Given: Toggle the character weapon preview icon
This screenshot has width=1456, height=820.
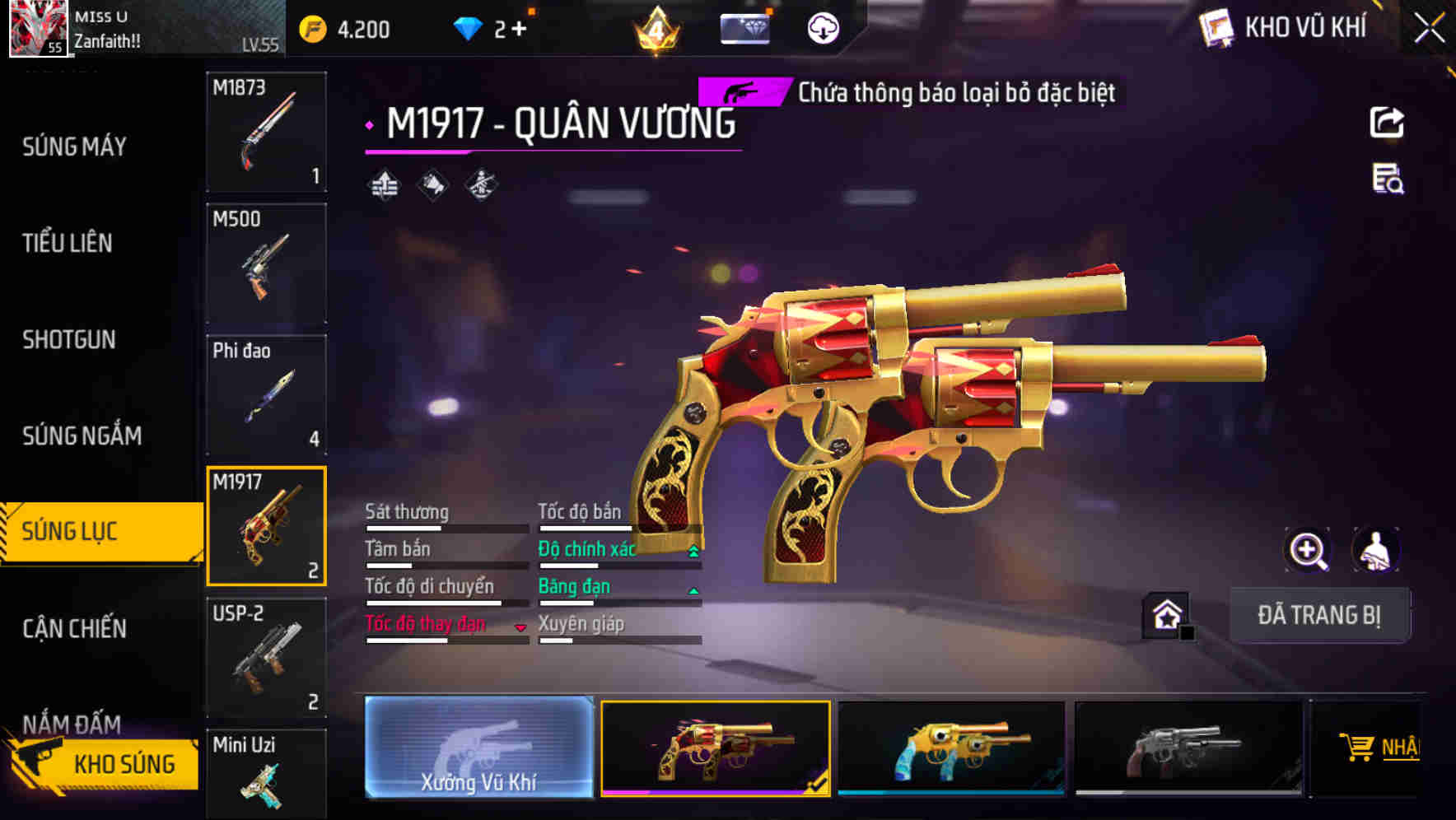Looking at the screenshot, I should [x=1376, y=550].
